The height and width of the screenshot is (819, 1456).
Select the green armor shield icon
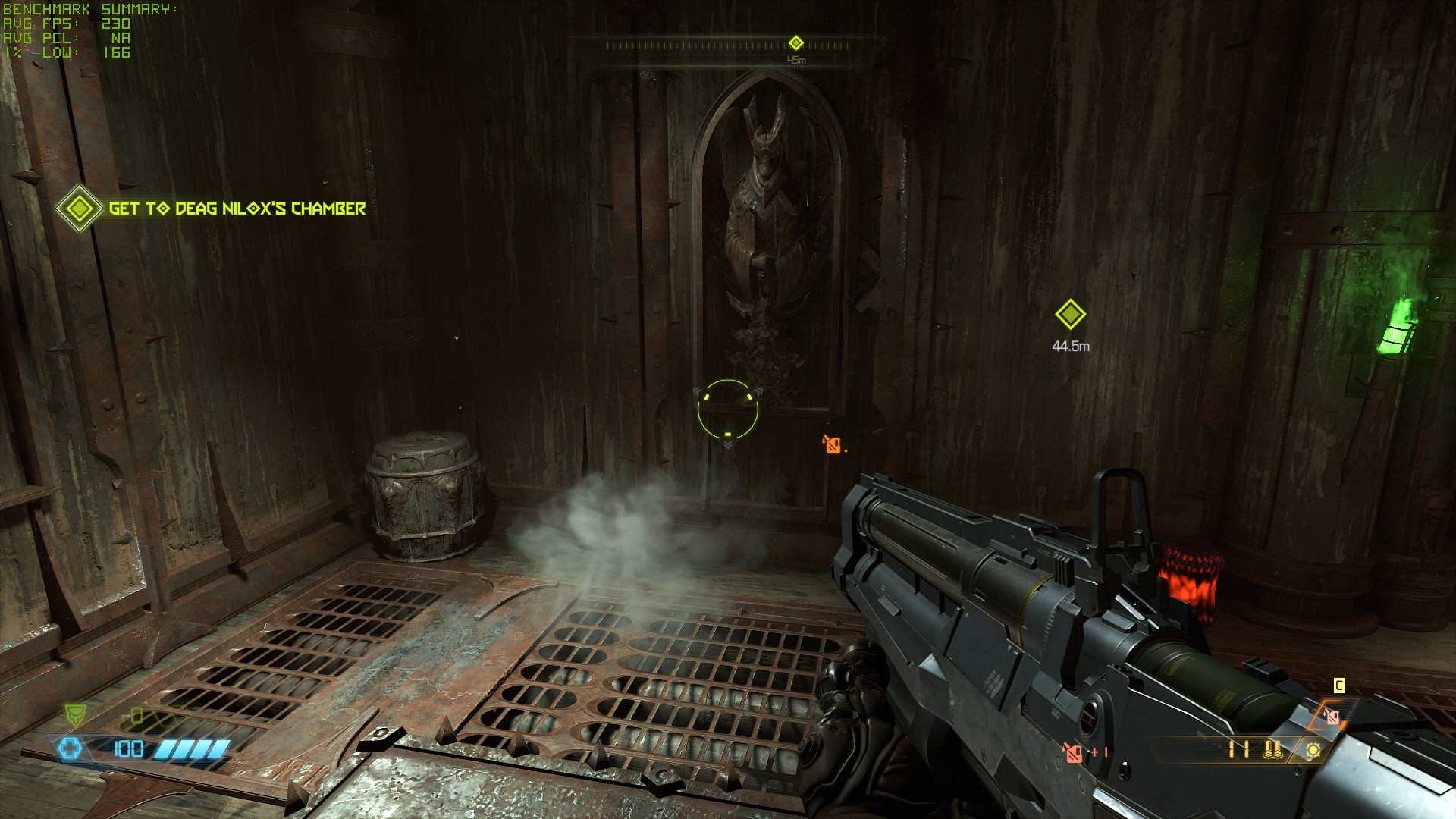(75, 714)
